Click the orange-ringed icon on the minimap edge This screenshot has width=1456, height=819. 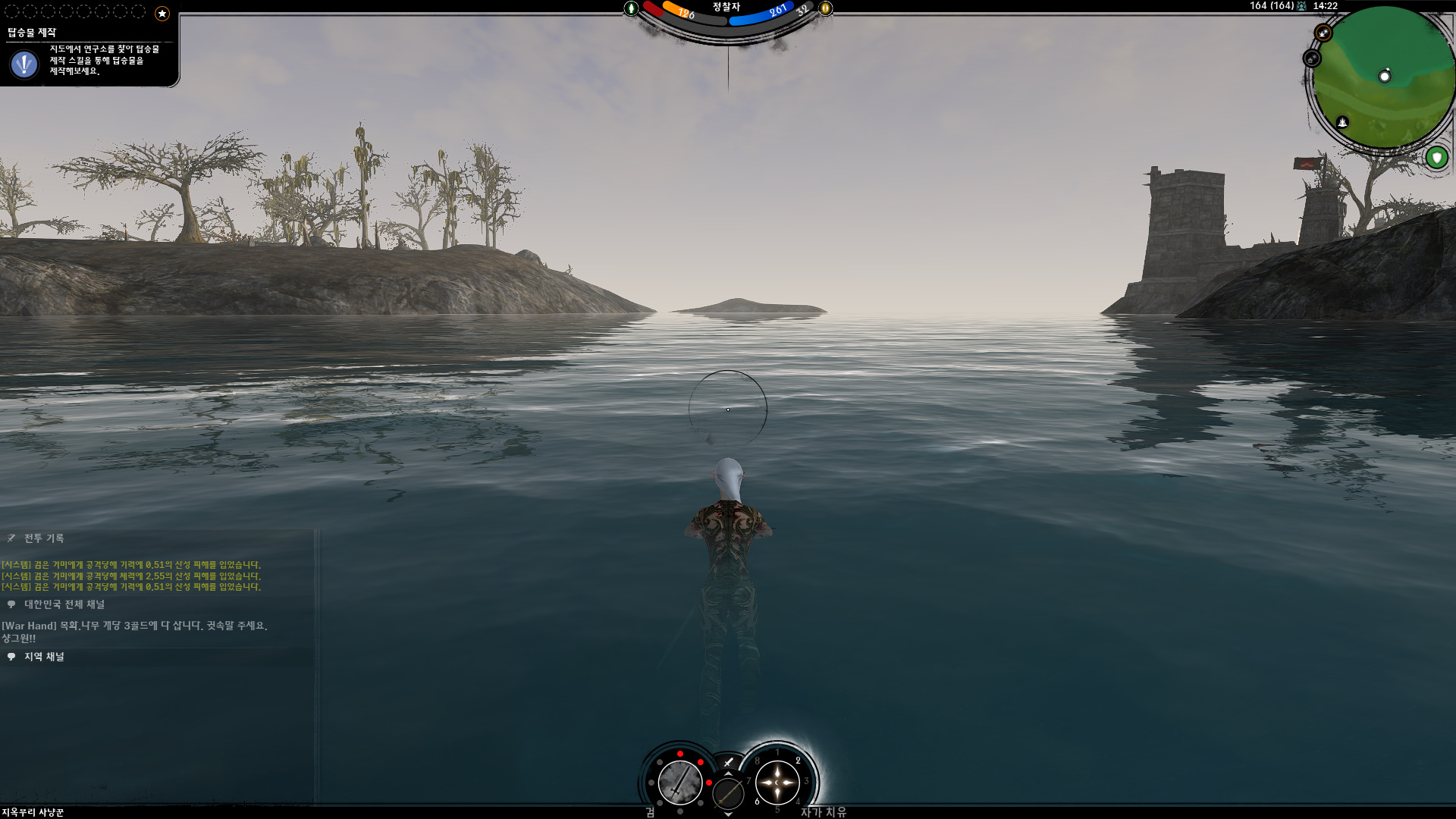pos(1323,33)
